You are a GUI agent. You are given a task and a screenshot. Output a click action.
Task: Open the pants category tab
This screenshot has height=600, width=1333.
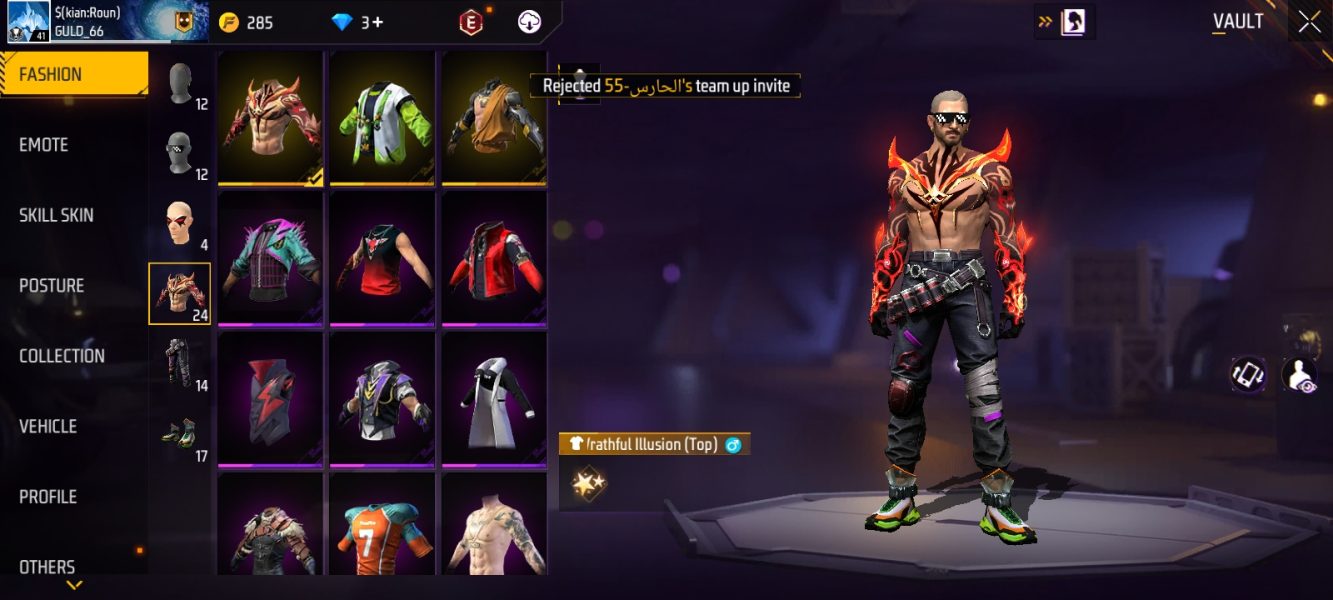(180, 364)
